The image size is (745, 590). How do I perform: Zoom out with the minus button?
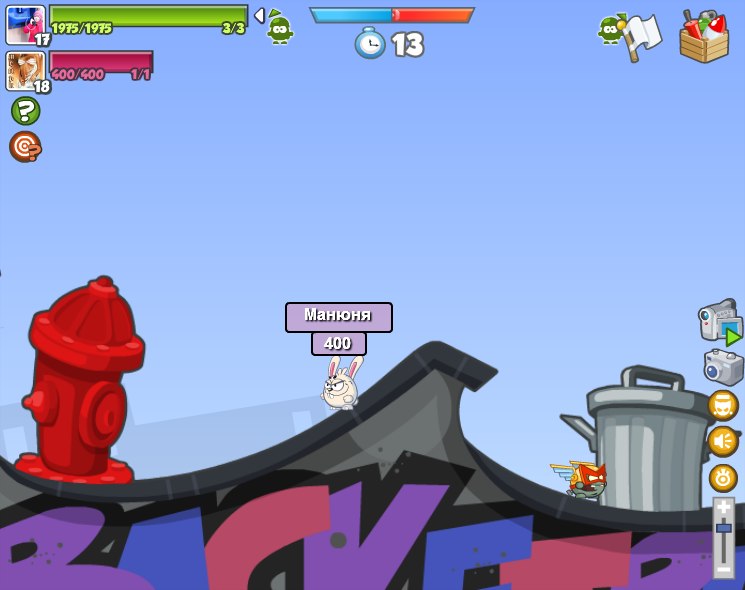[723, 568]
